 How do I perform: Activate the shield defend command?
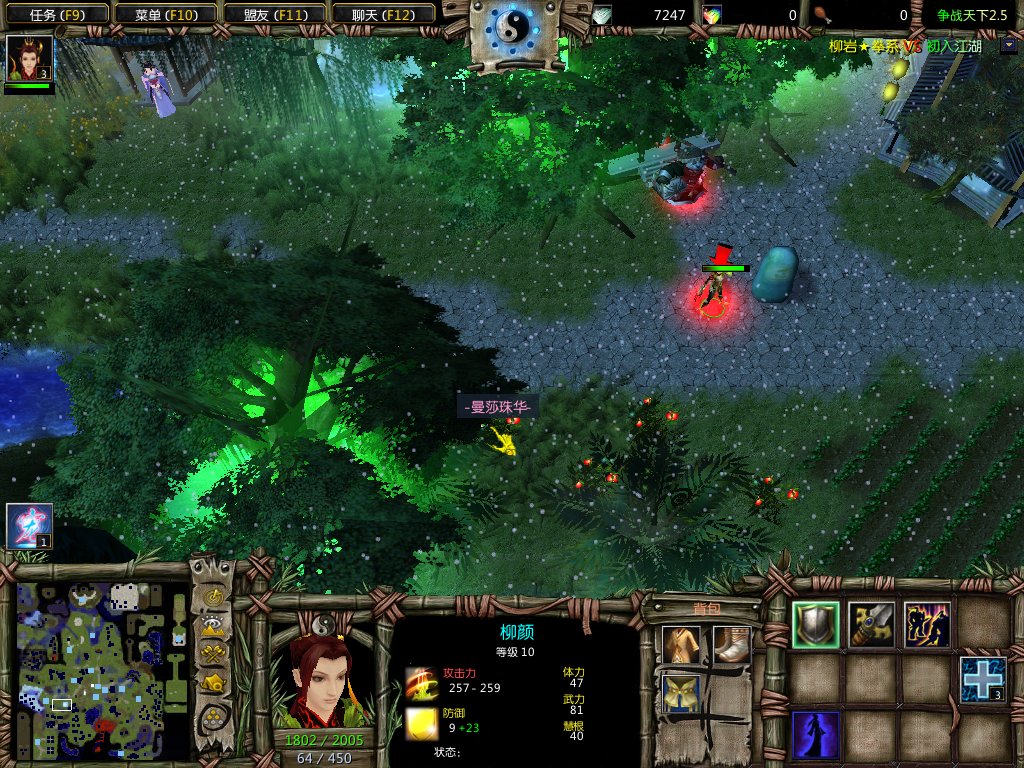[816, 625]
